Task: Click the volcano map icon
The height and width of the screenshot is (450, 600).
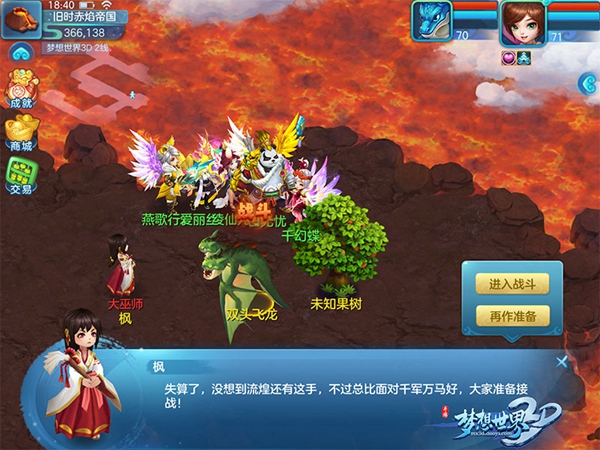Action: (x=20, y=16)
